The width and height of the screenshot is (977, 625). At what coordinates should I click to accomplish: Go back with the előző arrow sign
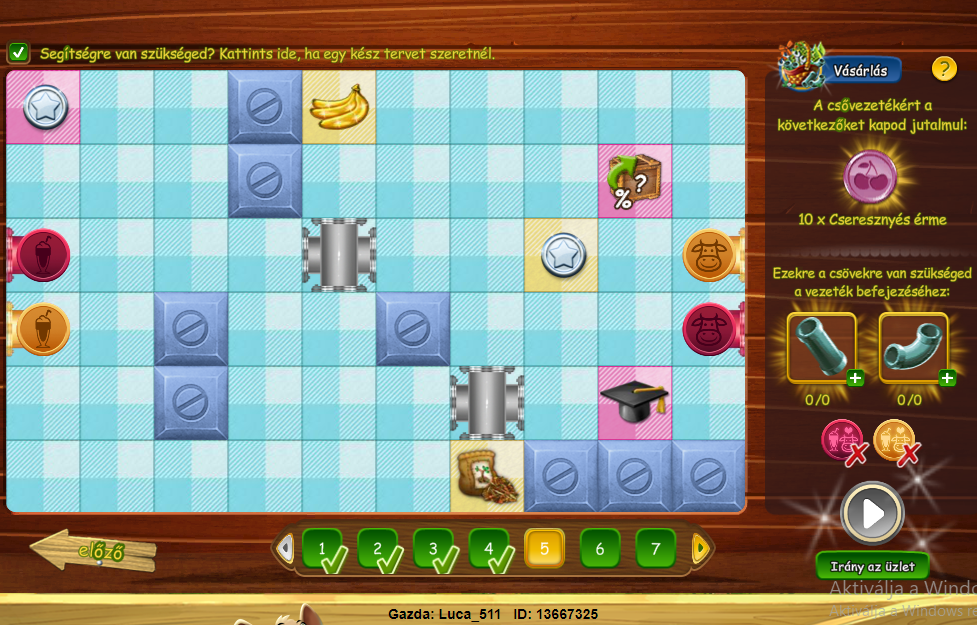coord(93,550)
